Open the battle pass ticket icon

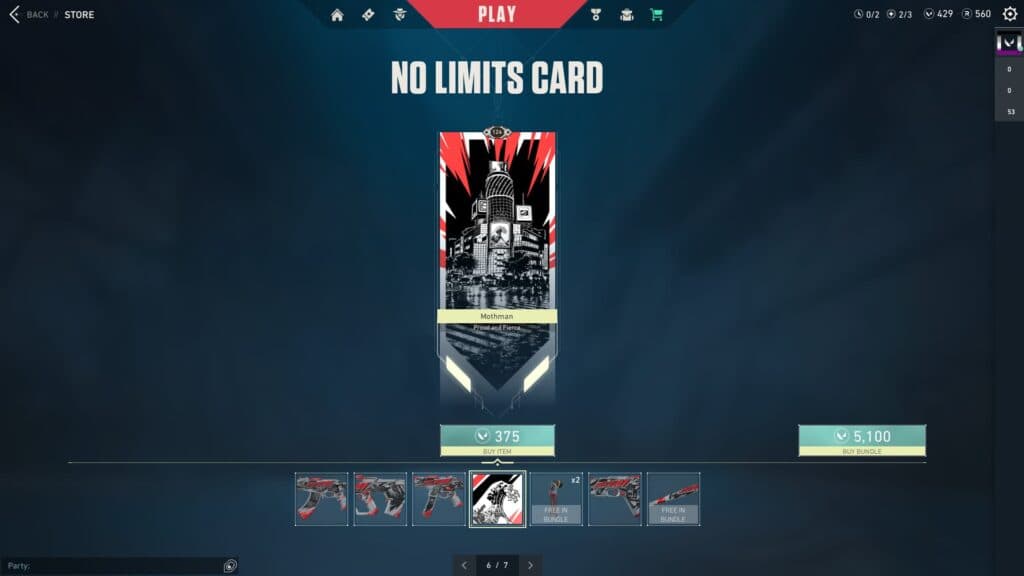369,15
